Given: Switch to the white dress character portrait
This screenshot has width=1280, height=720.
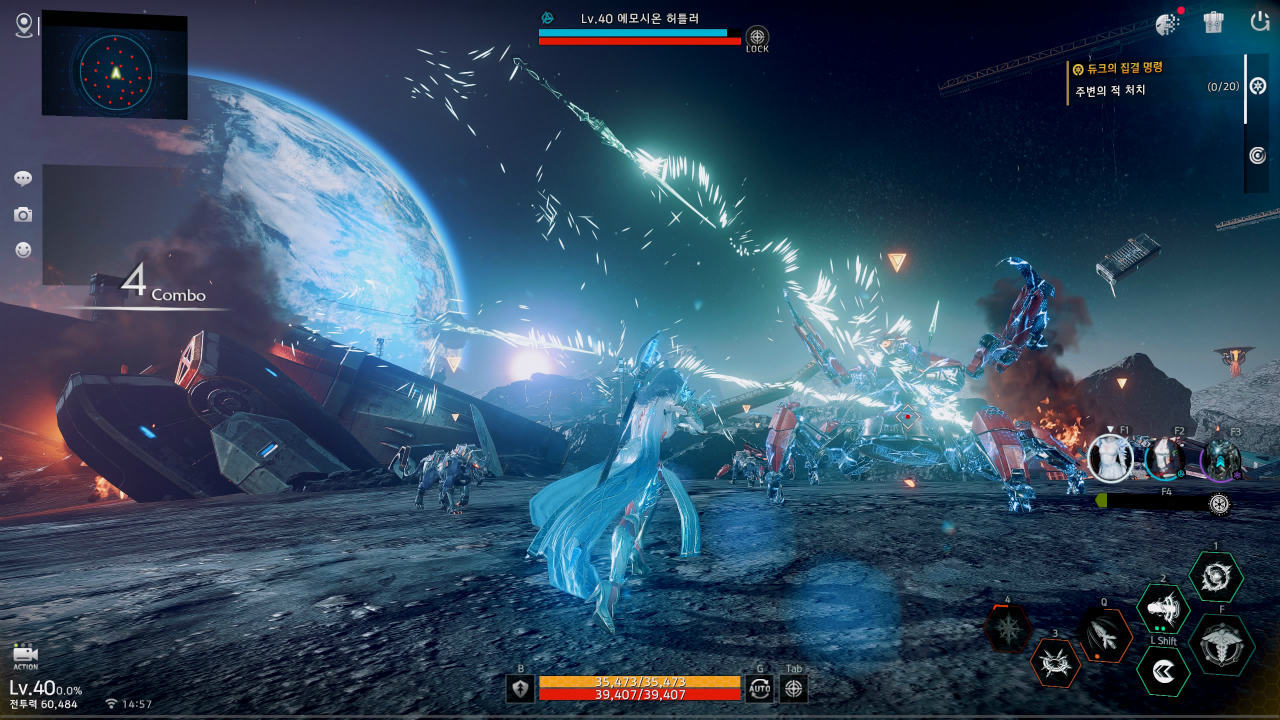Looking at the screenshot, I should (x=1110, y=458).
